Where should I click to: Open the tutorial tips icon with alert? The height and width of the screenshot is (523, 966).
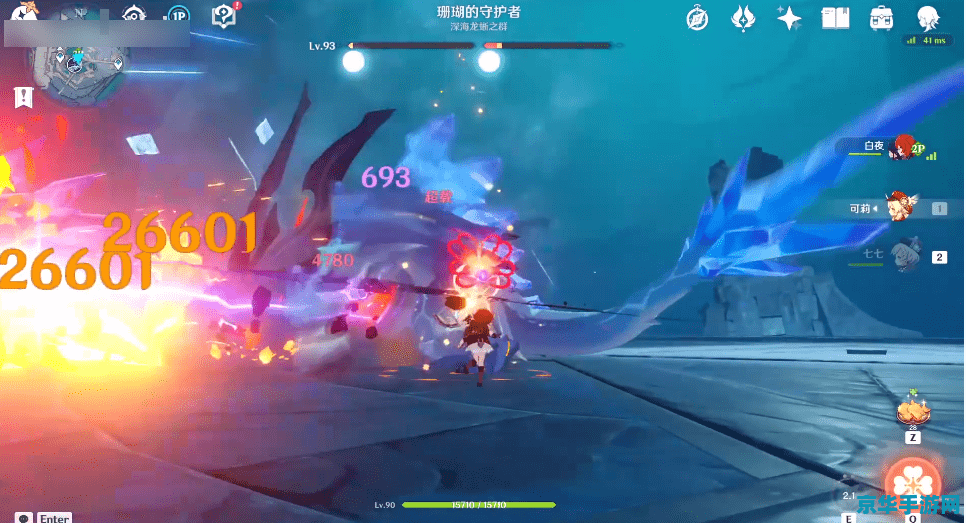[223, 16]
